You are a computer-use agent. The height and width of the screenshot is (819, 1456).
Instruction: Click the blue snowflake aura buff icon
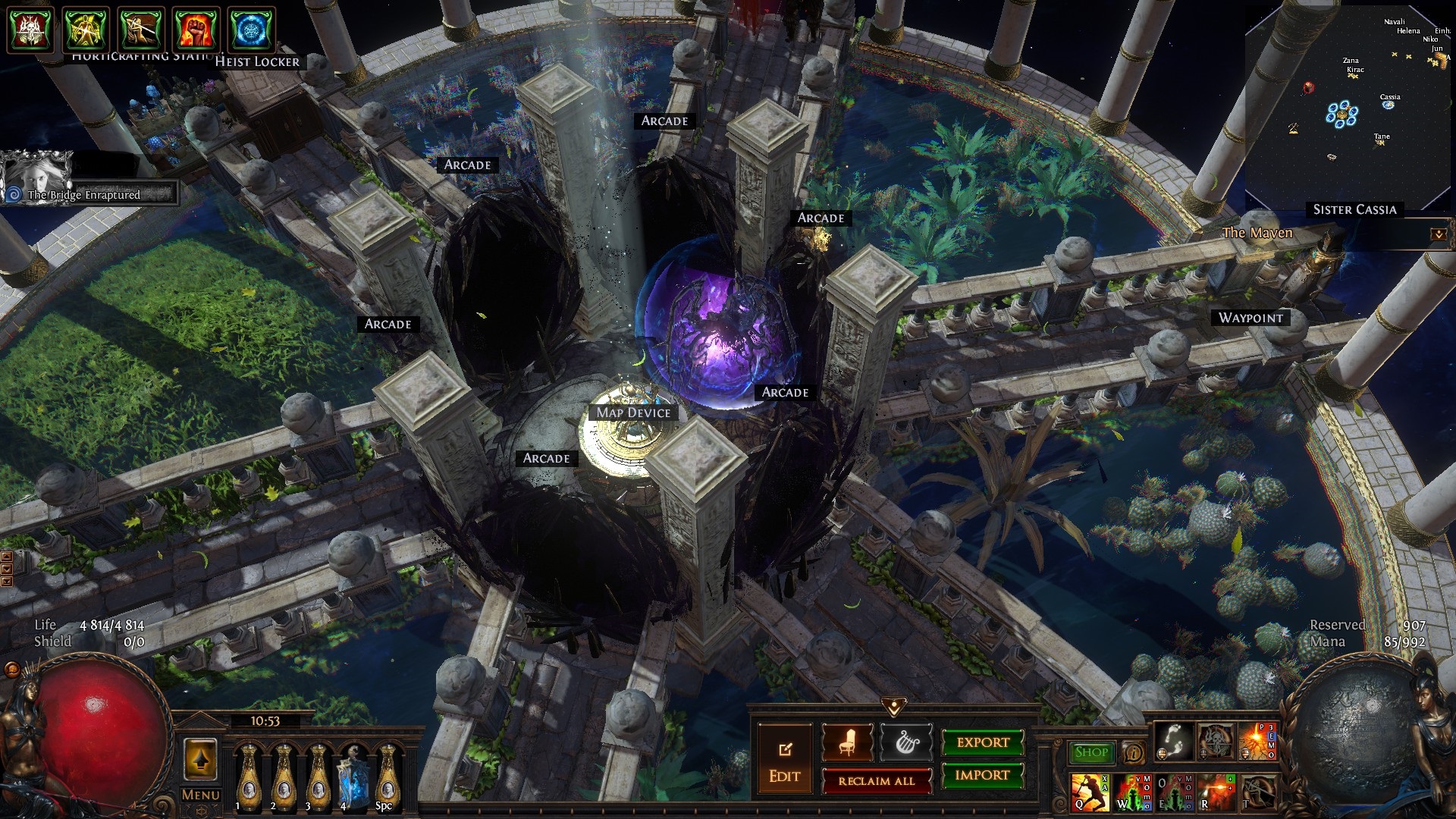click(252, 30)
